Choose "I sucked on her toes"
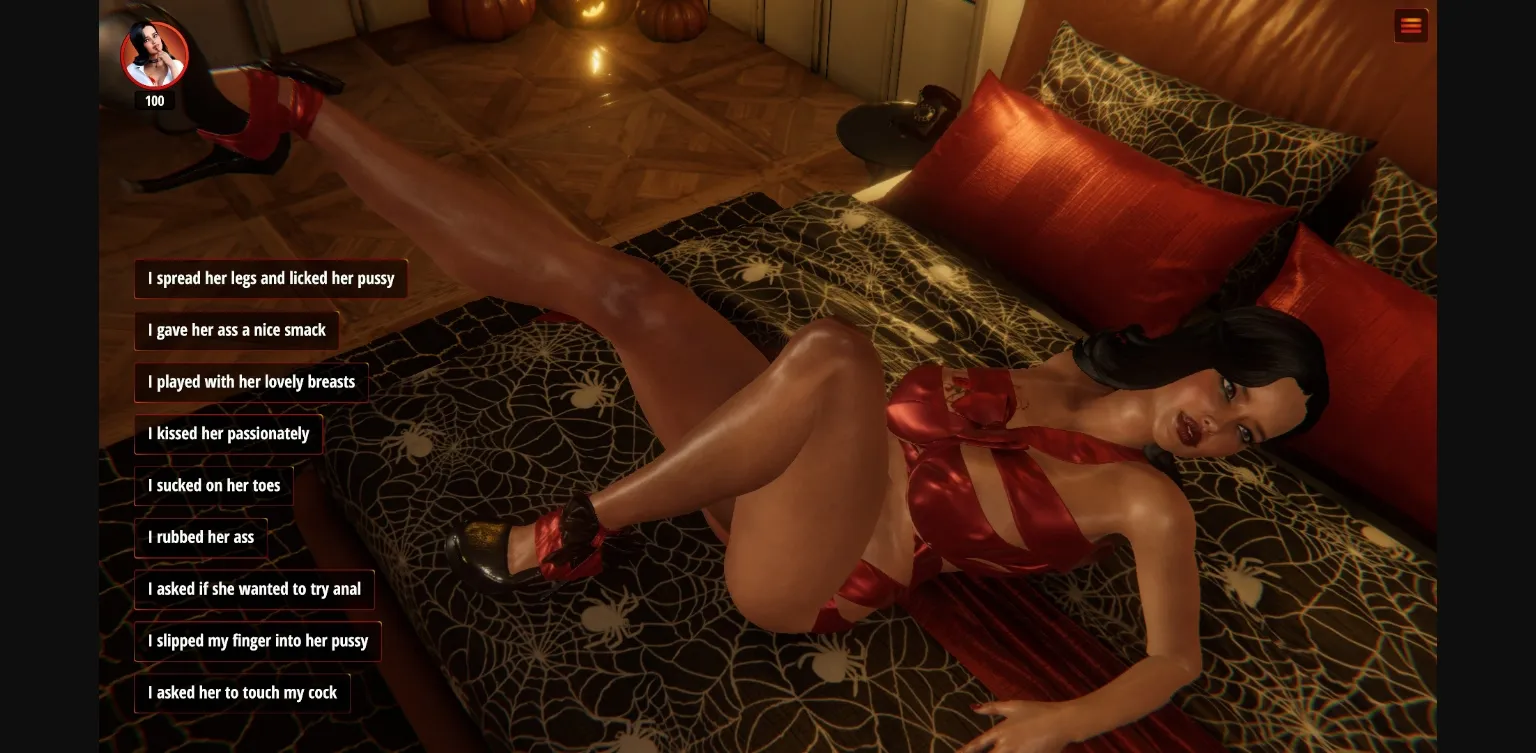This screenshot has height=753, width=1536. coord(214,485)
